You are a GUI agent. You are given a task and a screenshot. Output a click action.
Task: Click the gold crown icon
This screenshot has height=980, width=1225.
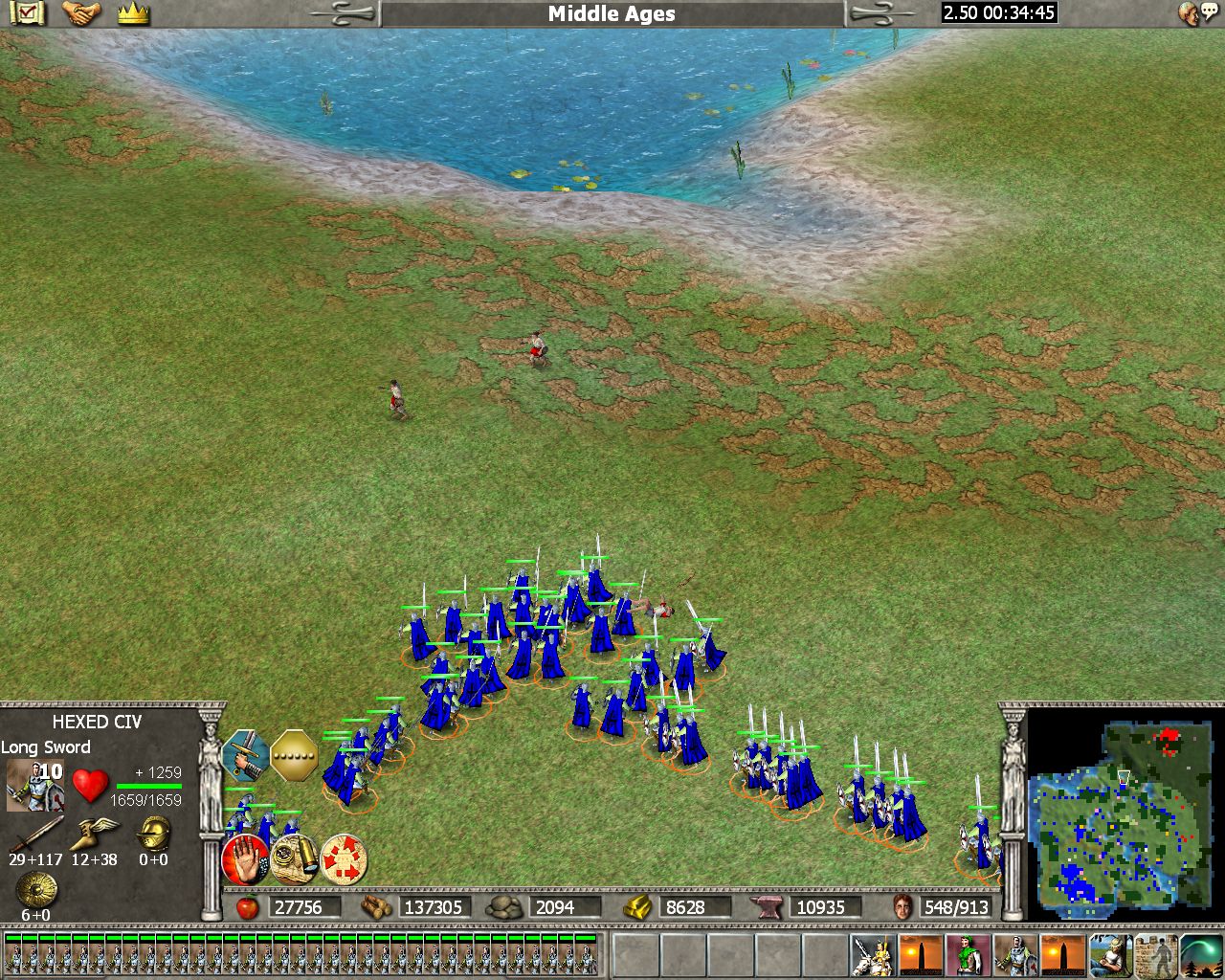pyautogui.click(x=133, y=13)
